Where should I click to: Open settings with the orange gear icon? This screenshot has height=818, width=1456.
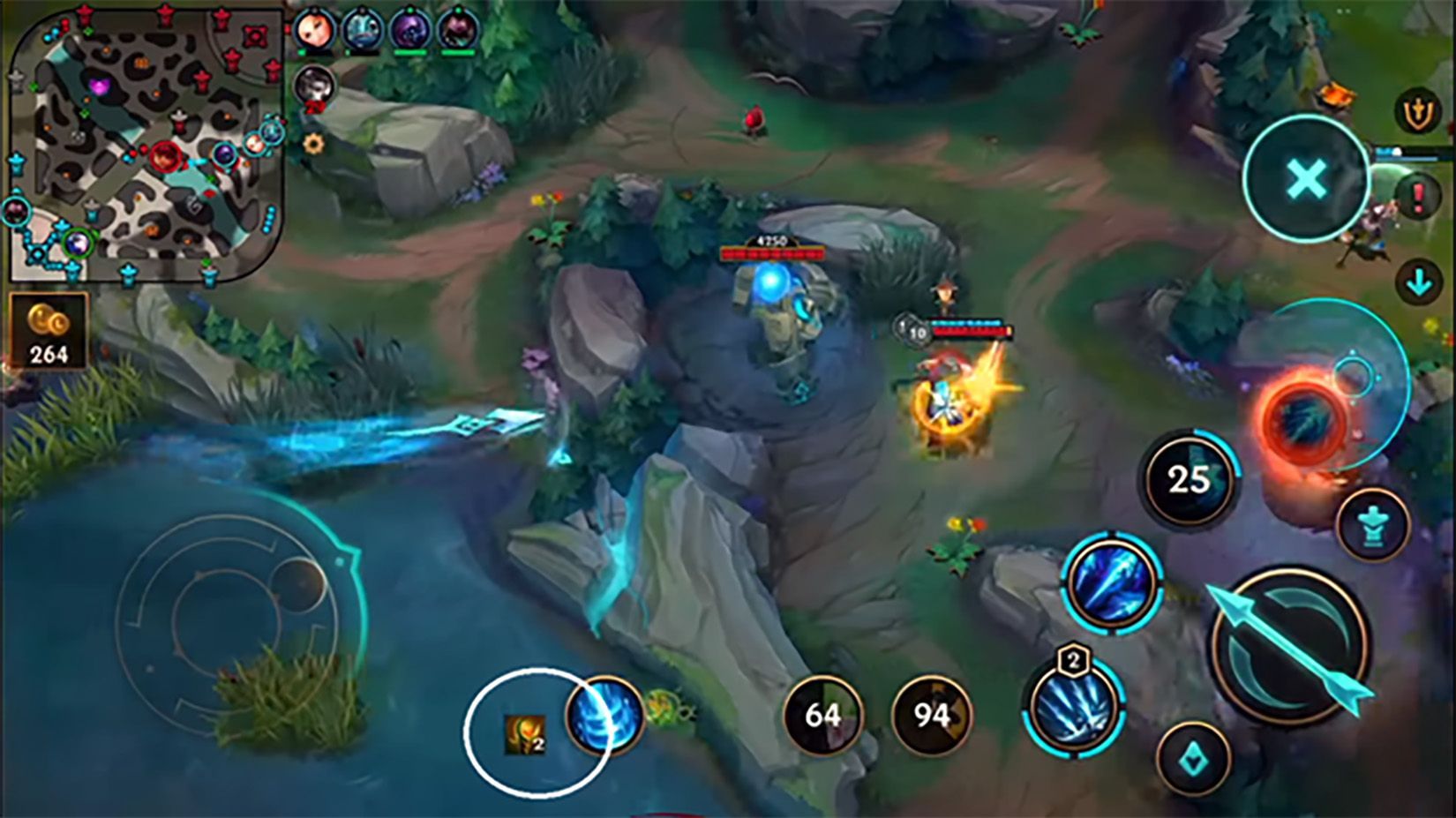(313, 143)
